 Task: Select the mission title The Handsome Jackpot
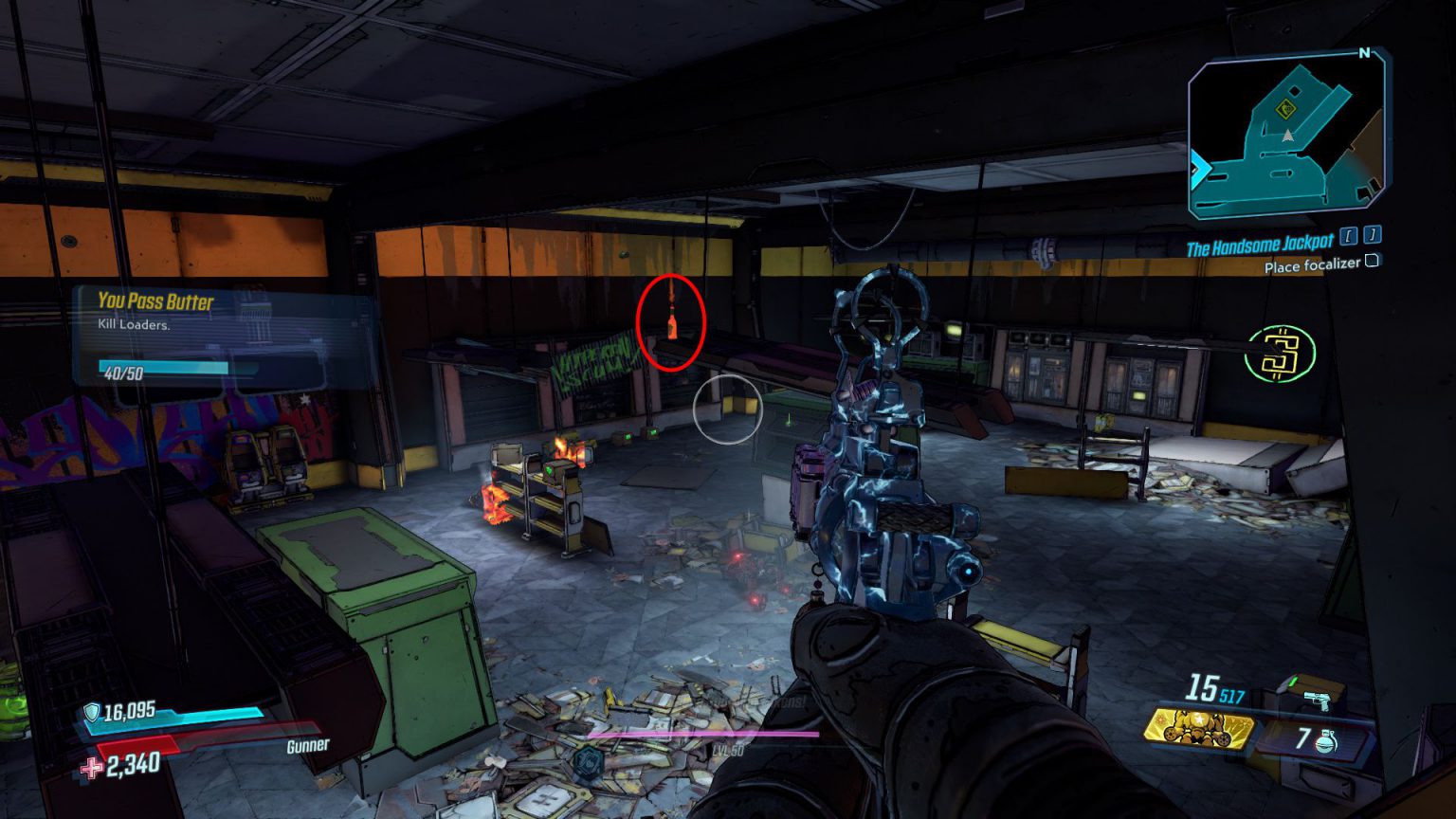pos(1257,245)
